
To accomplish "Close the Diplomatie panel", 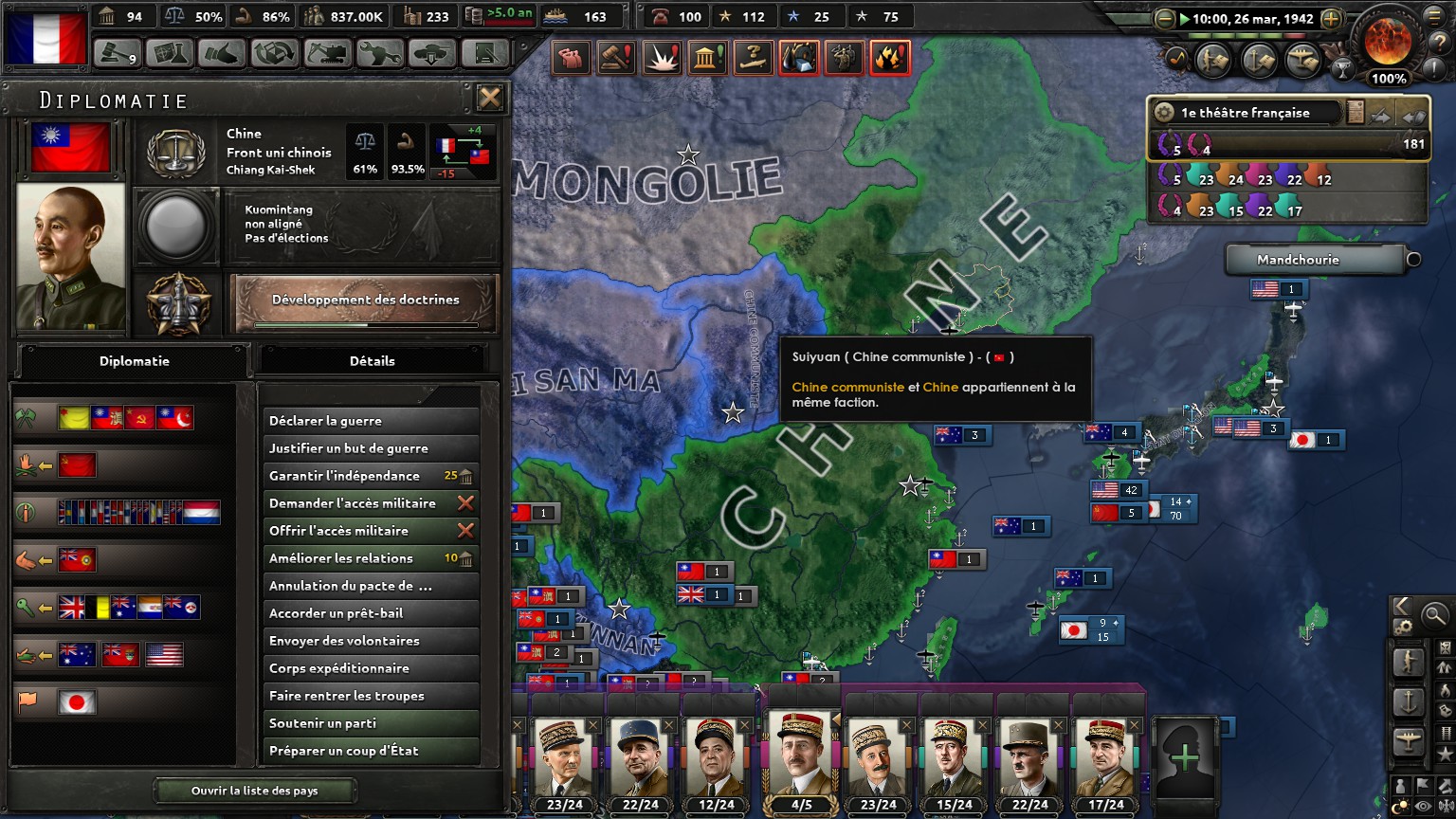I will point(489,98).
